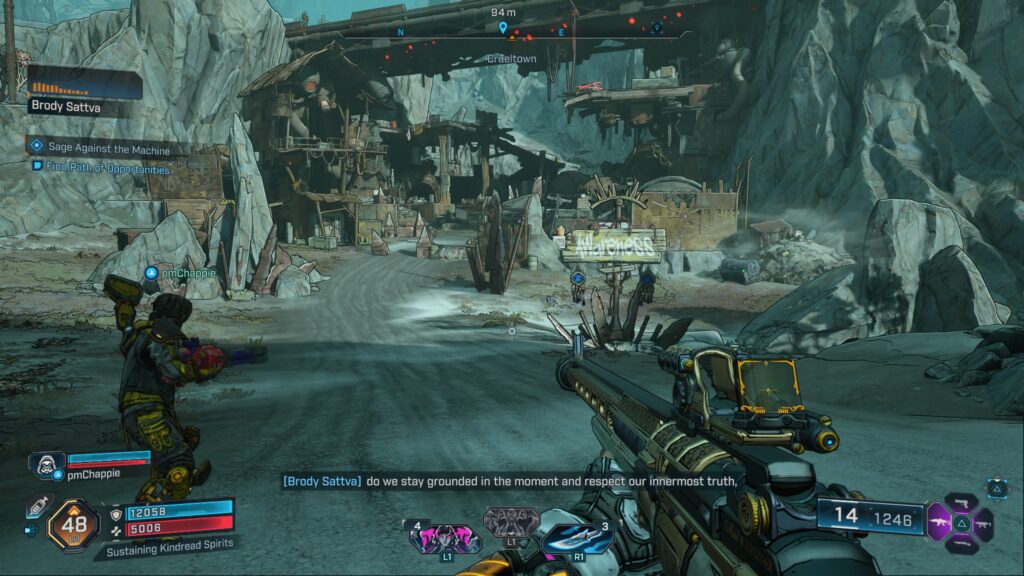Throw the blue blade ordnance icon
Image resolution: width=1024 pixels, height=576 pixels.
(573, 539)
